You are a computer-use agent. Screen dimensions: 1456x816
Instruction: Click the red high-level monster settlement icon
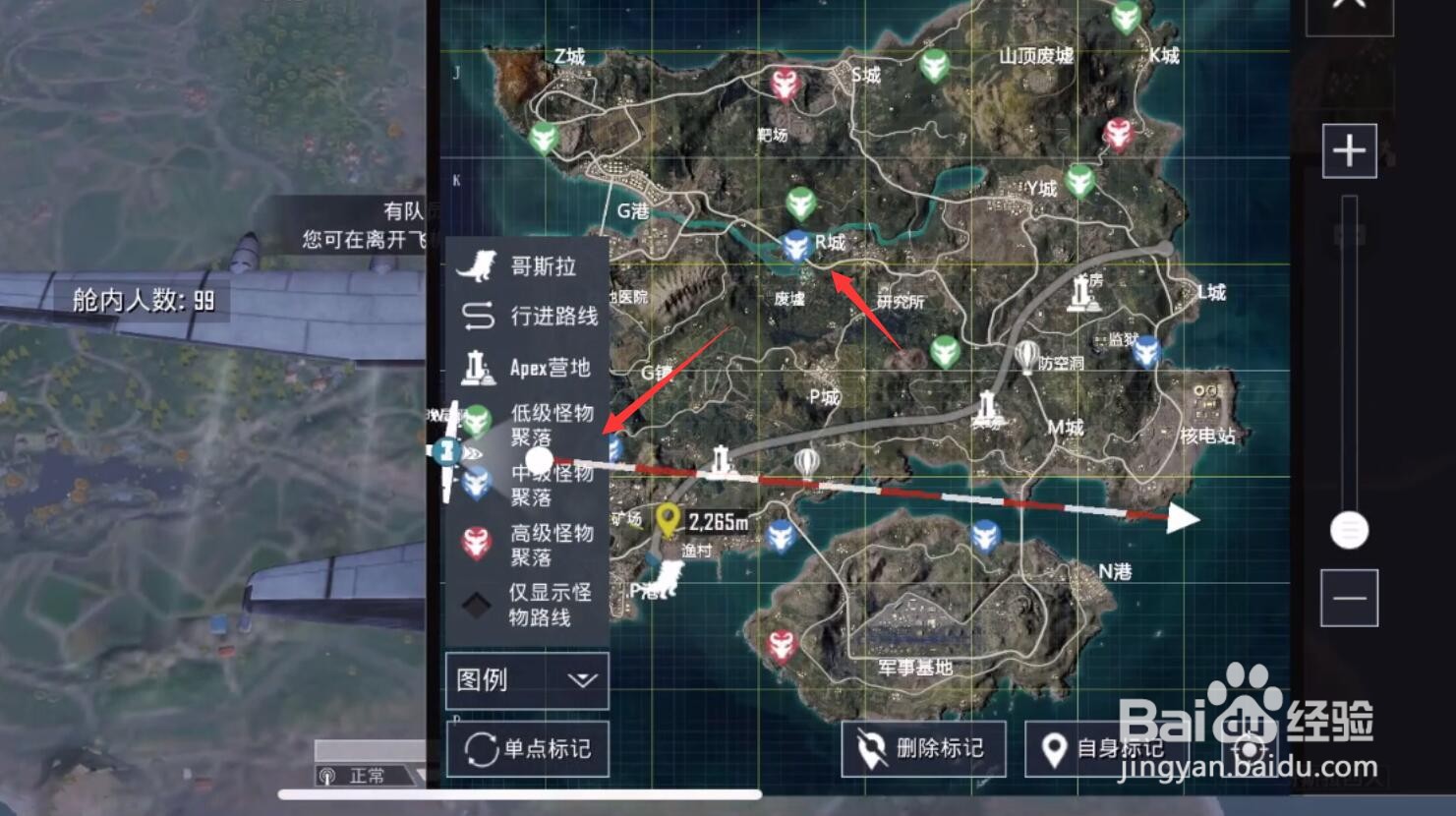tap(479, 540)
